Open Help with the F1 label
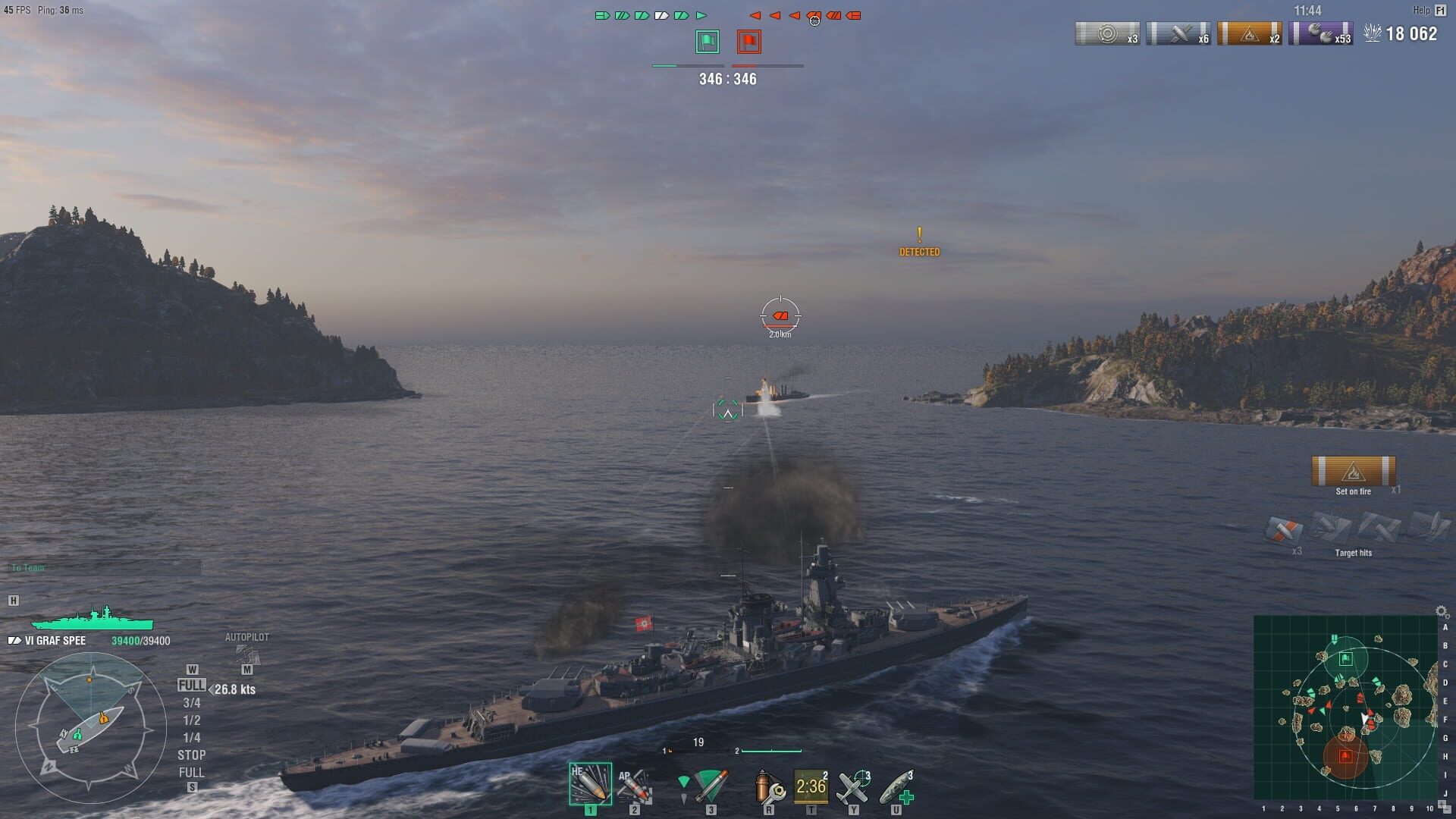 [x=1440, y=11]
